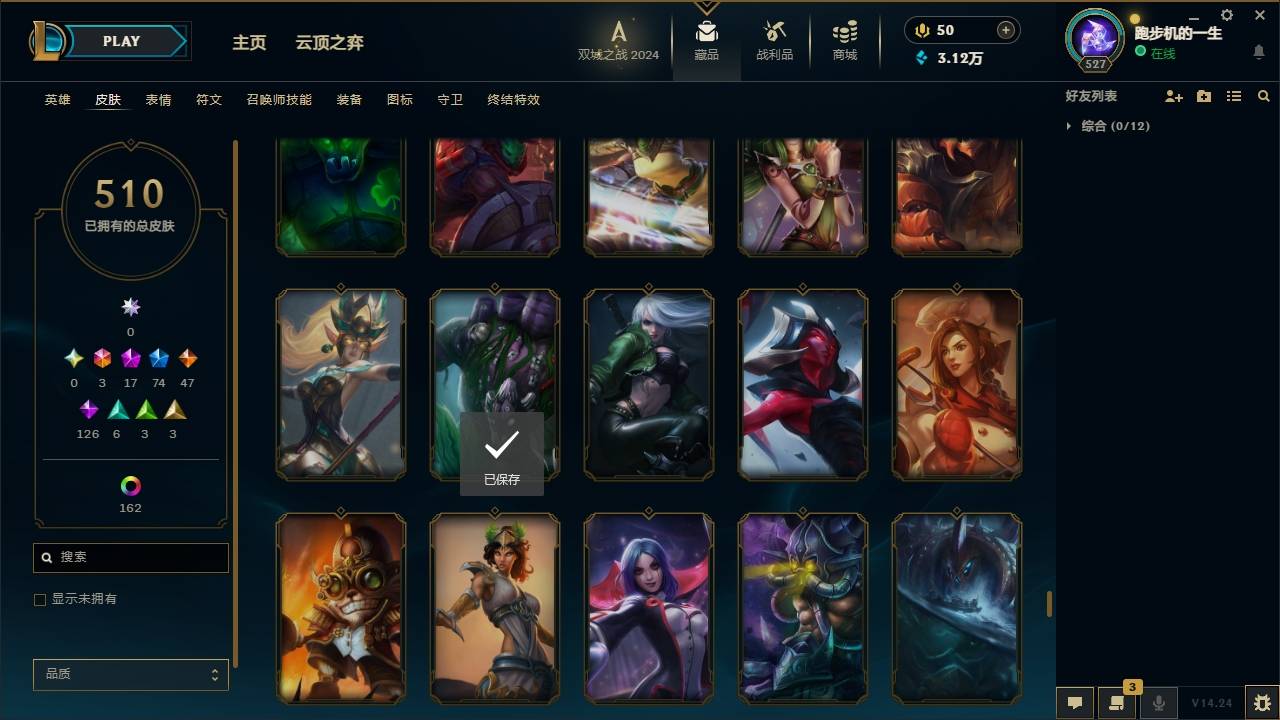Open the 云顶之弈 menu item
The height and width of the screenshot is (720, 1280).
(330, 42)
